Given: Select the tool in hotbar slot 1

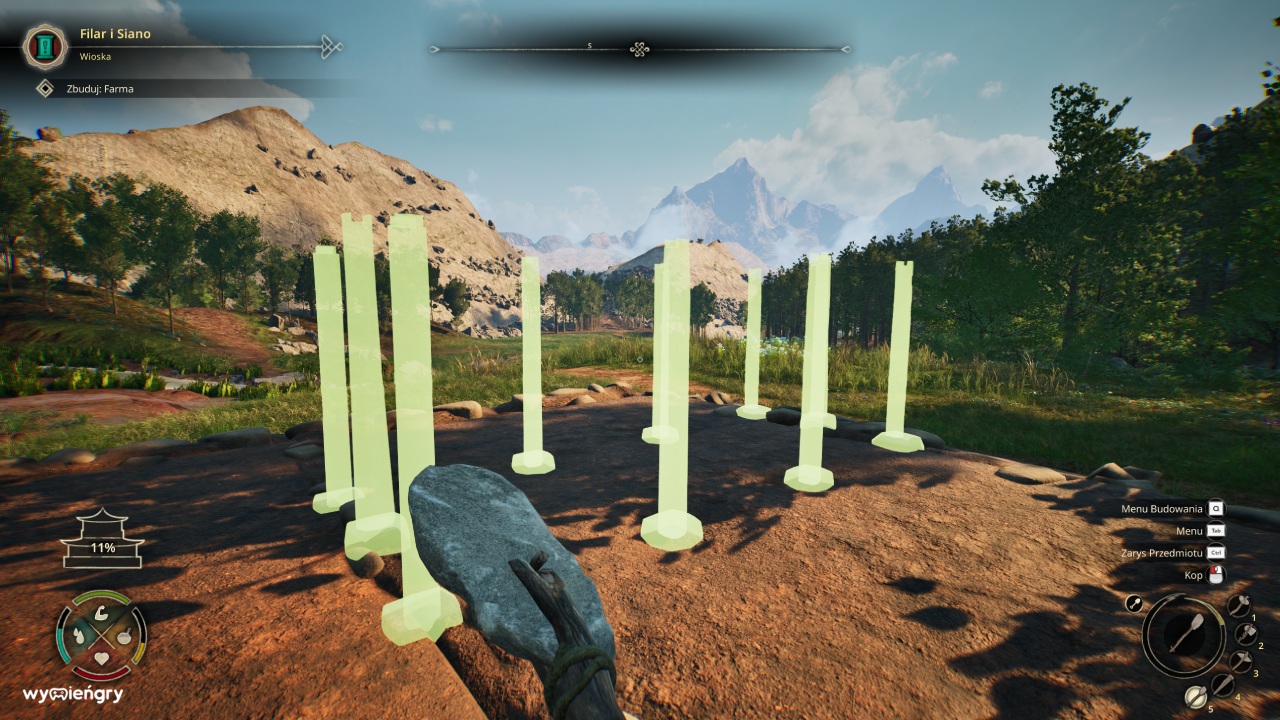Looking at the screenshot, I should tap(1239, 606).
